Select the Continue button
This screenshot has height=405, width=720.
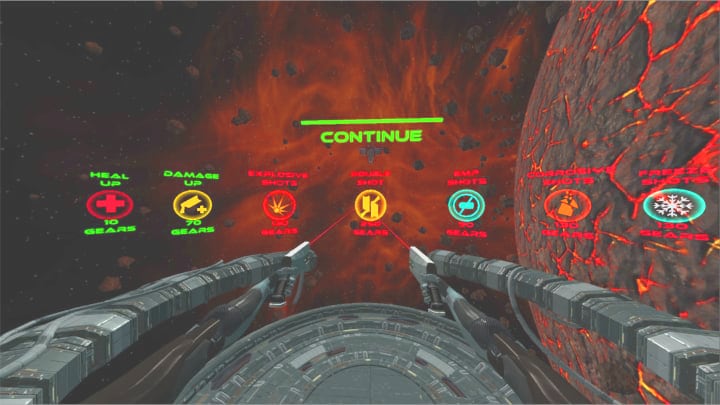(x=371, y=135)
